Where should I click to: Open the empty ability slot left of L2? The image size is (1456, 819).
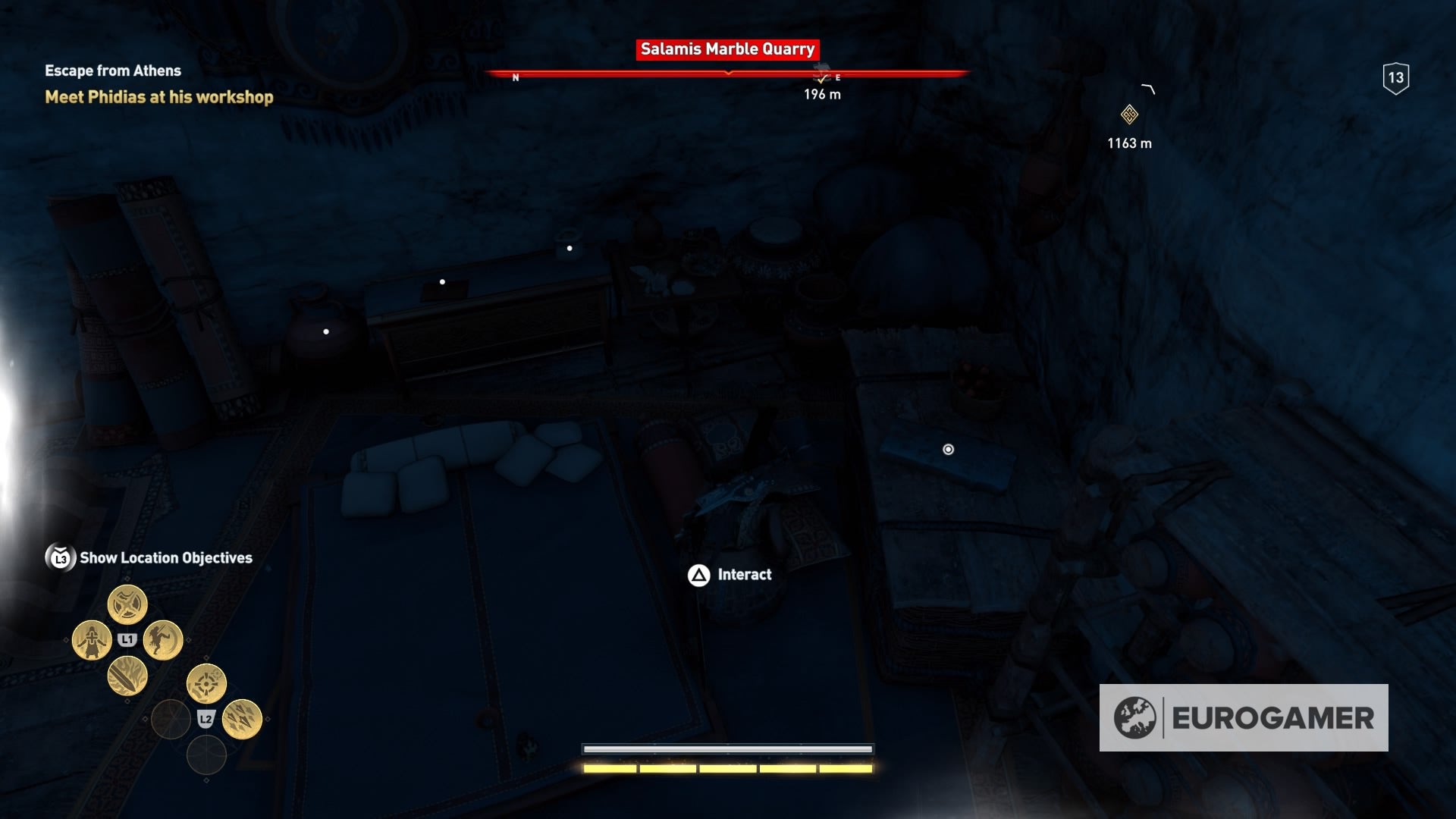point(171,720)
